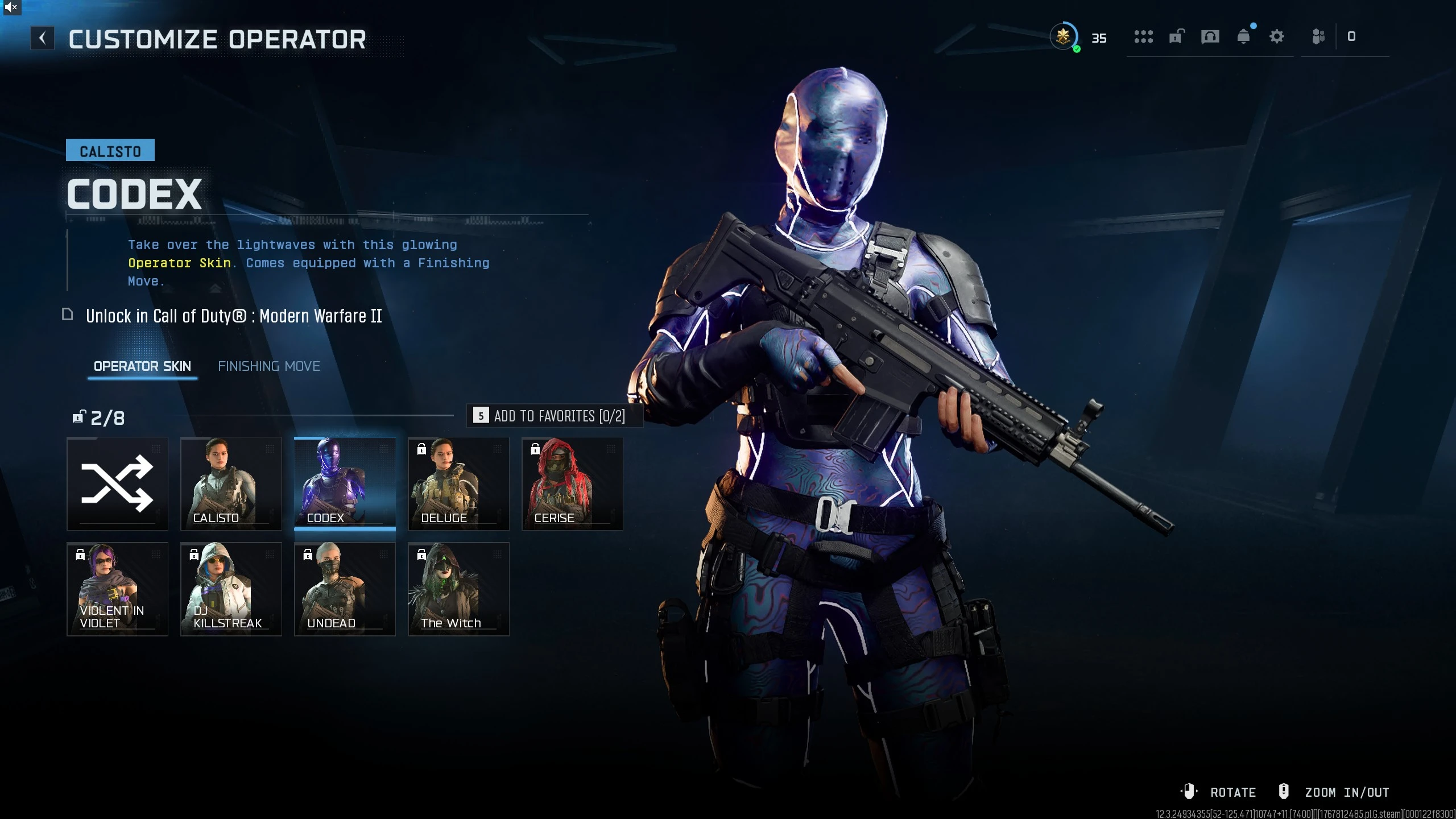Viewport: 1456px width, 819px height.
Task: Click the headset support chat icon
Action: tap(1210, 36)
